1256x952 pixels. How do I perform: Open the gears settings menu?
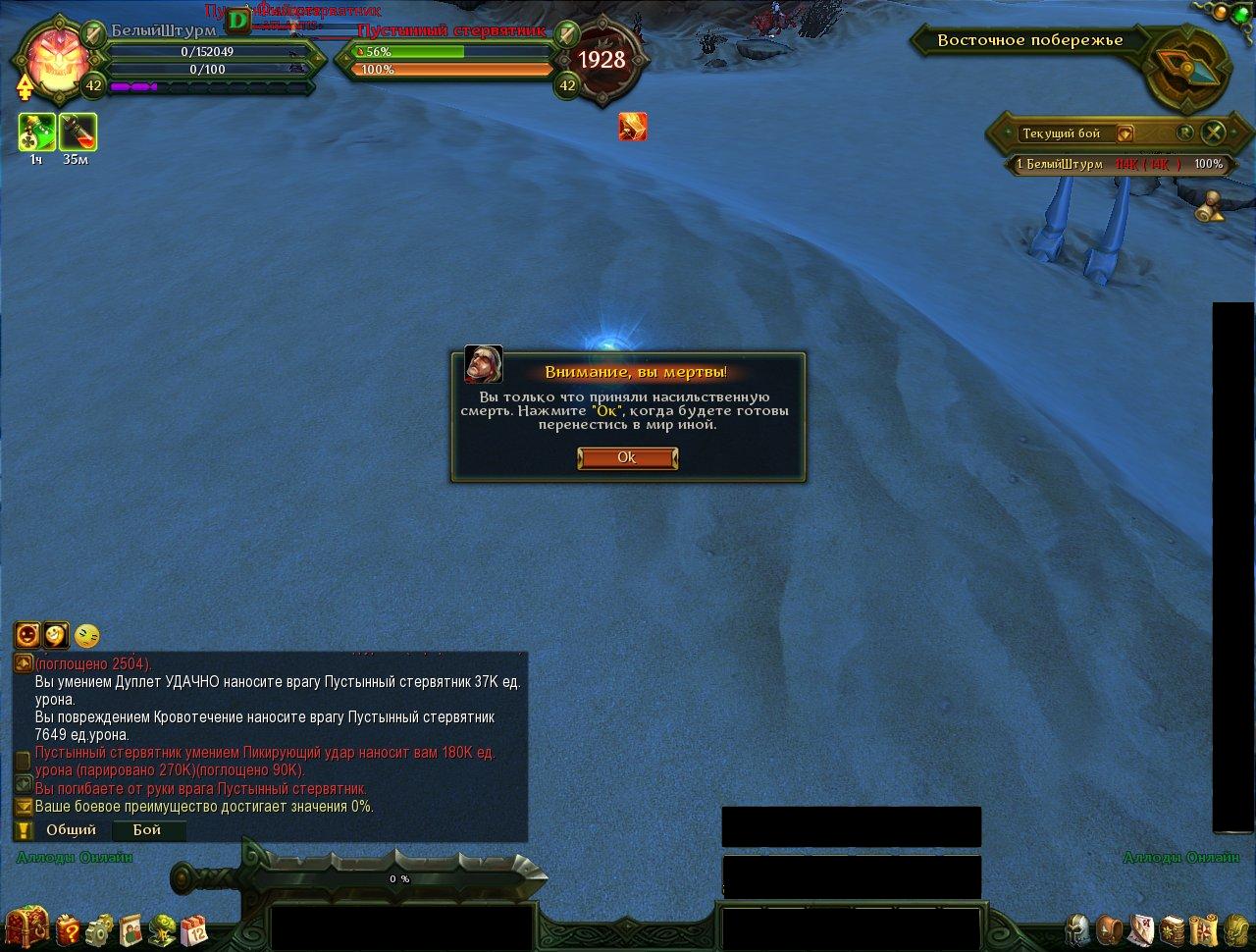[100, 927]
